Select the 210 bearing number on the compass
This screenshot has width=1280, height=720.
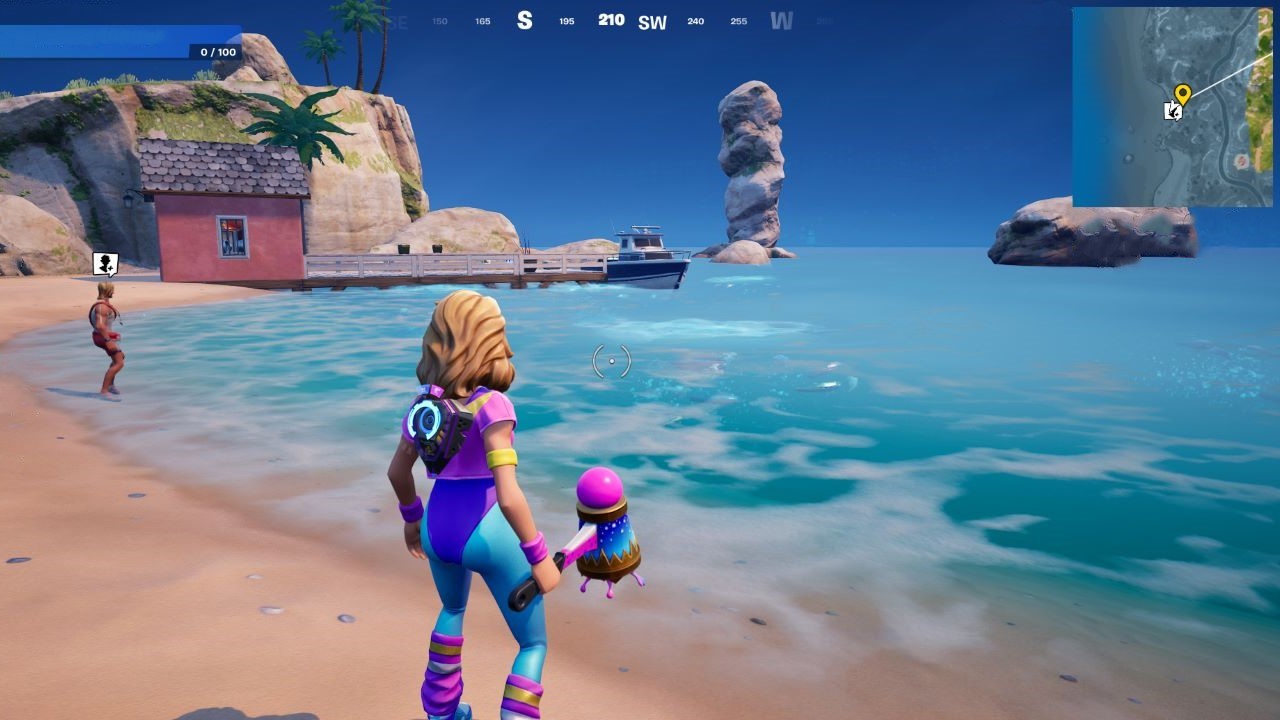click(610, 18)
